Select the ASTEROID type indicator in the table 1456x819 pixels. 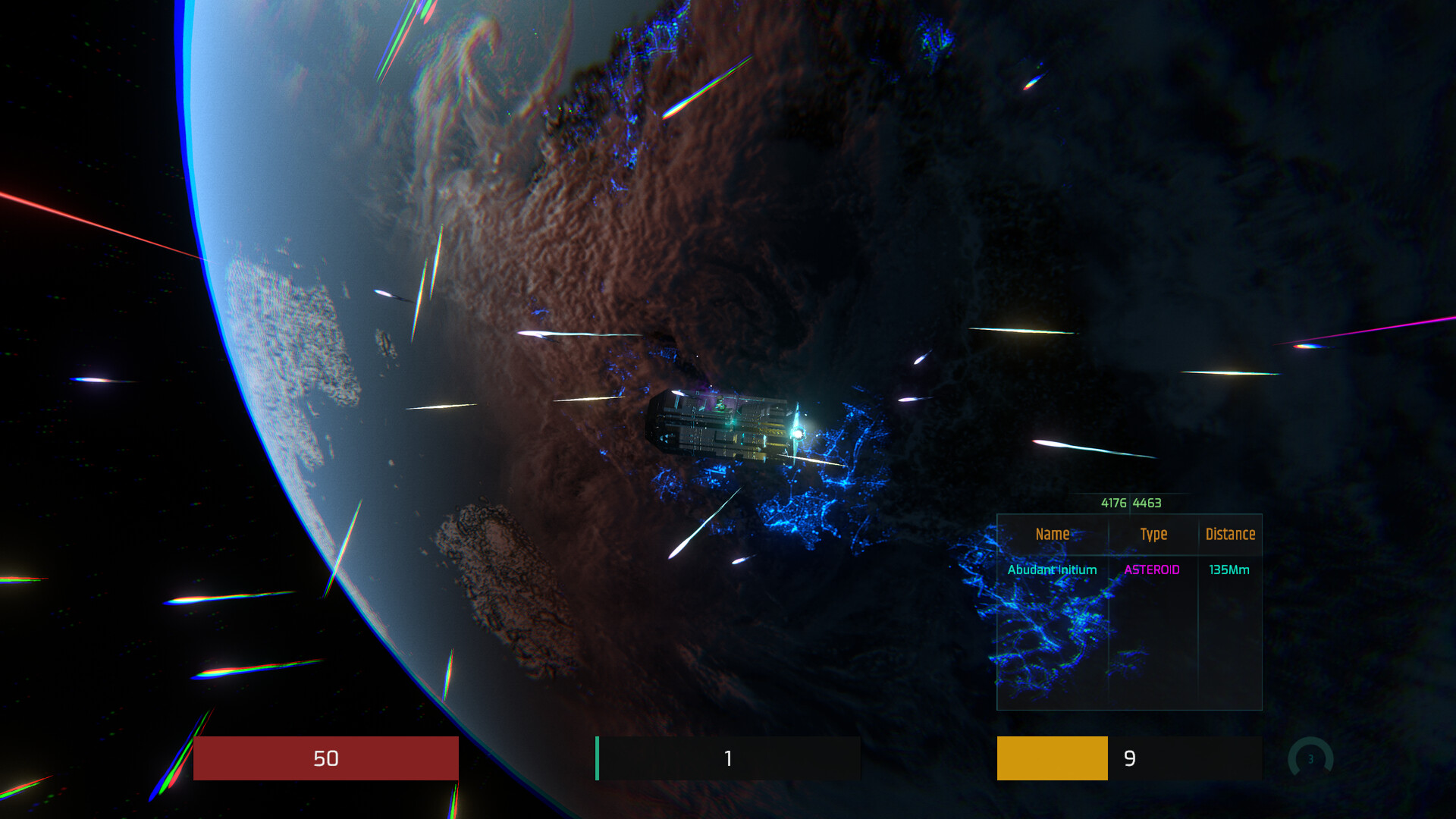(x=1152, y=570)
